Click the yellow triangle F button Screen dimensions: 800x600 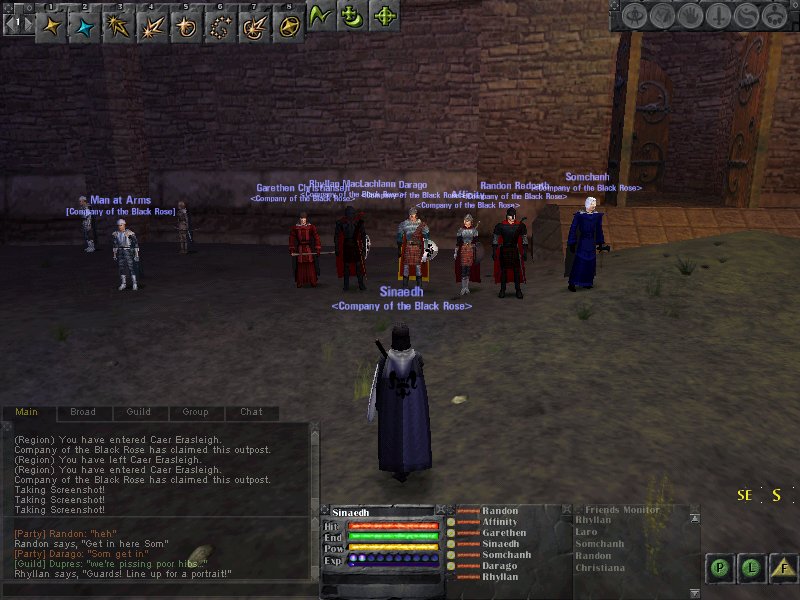[x=785, y=568]
